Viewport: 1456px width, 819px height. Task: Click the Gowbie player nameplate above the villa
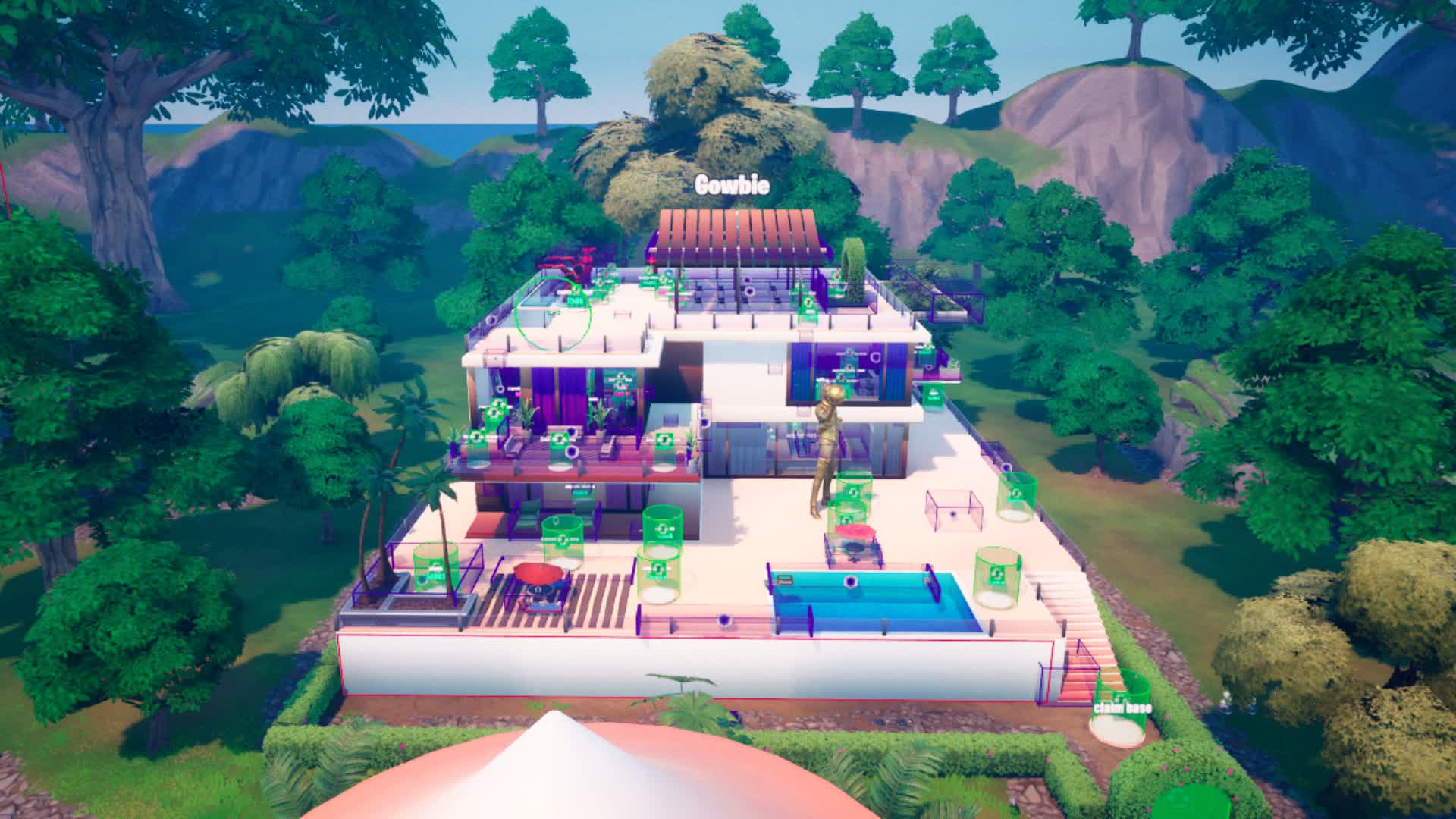730,184
